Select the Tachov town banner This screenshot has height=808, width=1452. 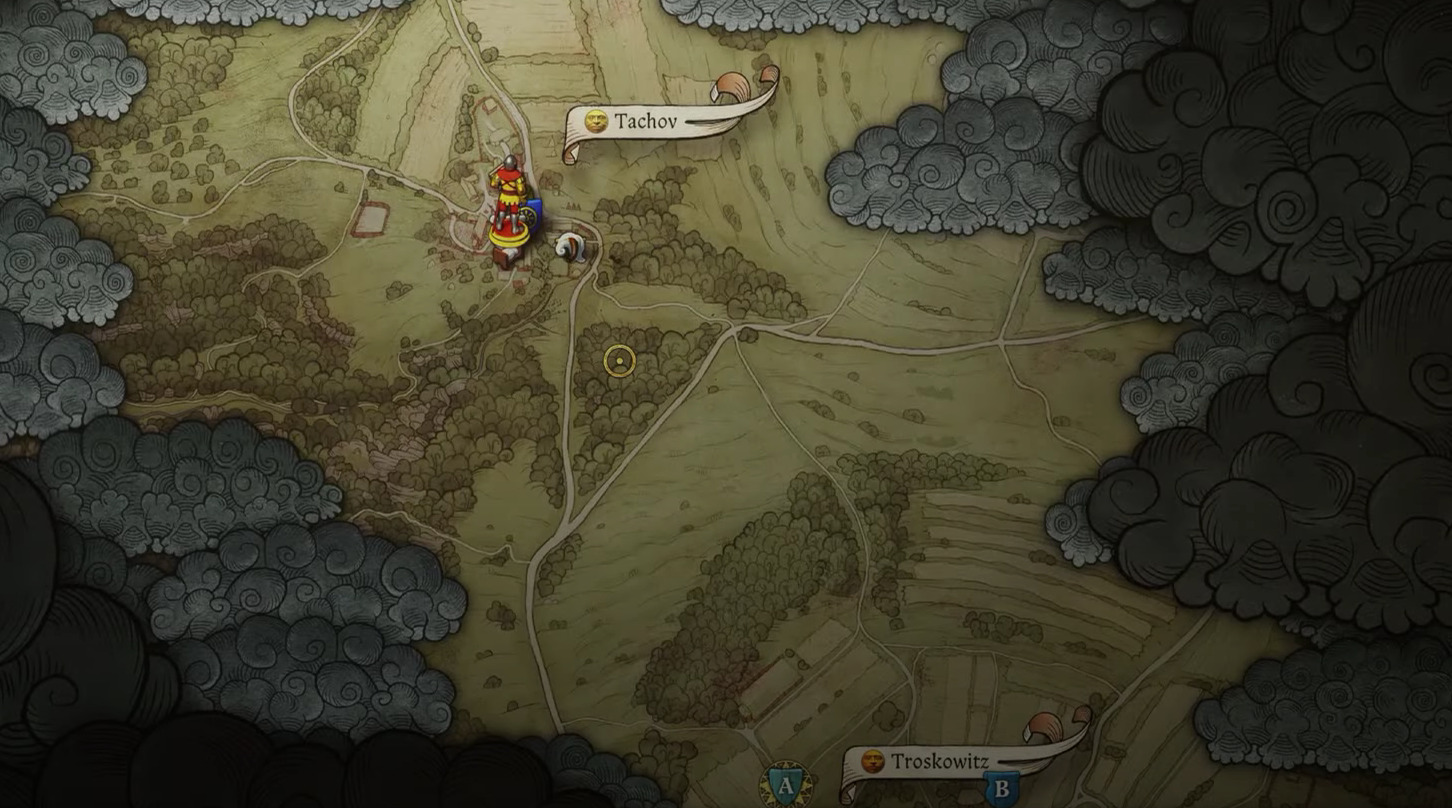pyautogui.click(x=645, y=122)
